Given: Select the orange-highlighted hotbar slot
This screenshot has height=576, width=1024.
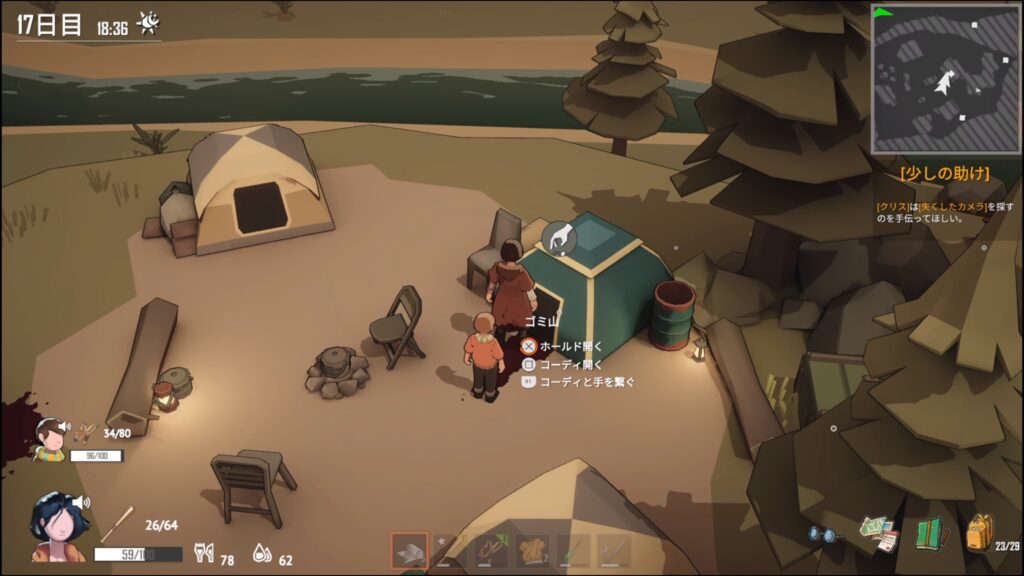Looking at the screenshot, I should [x=409, y=550].
